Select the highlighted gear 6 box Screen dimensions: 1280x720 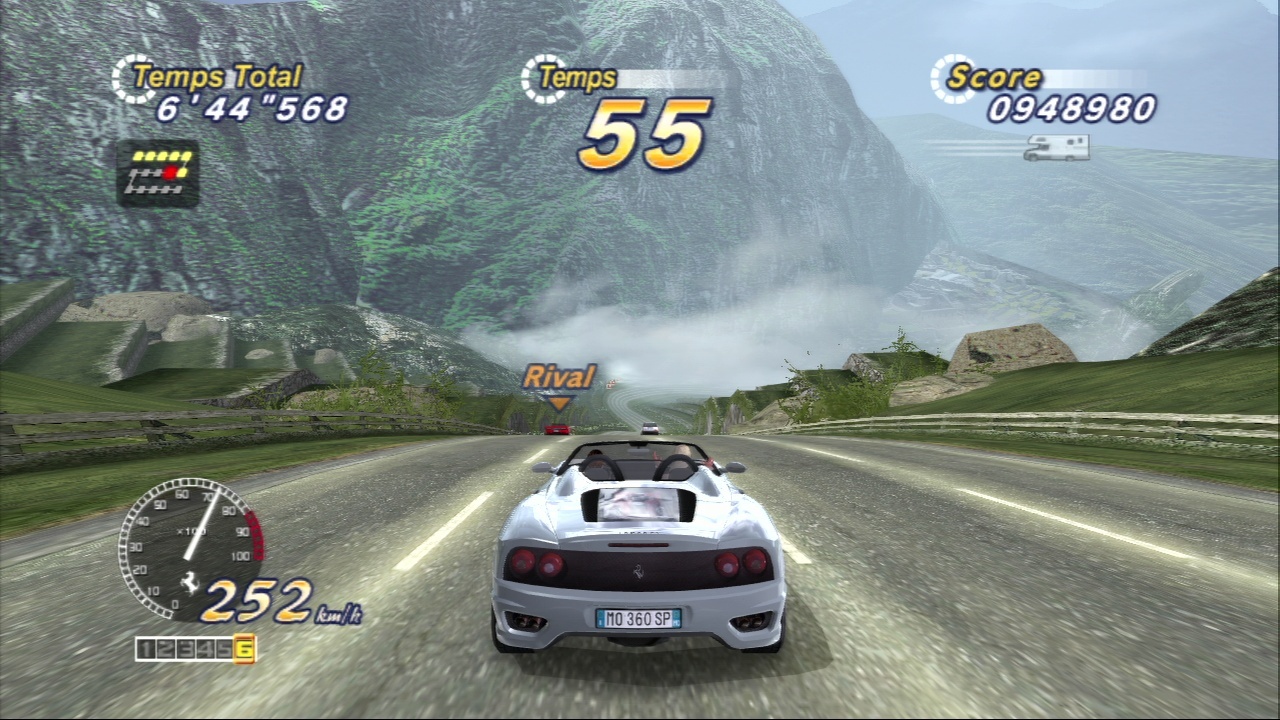pyautogui.click(x=245, y=650)
